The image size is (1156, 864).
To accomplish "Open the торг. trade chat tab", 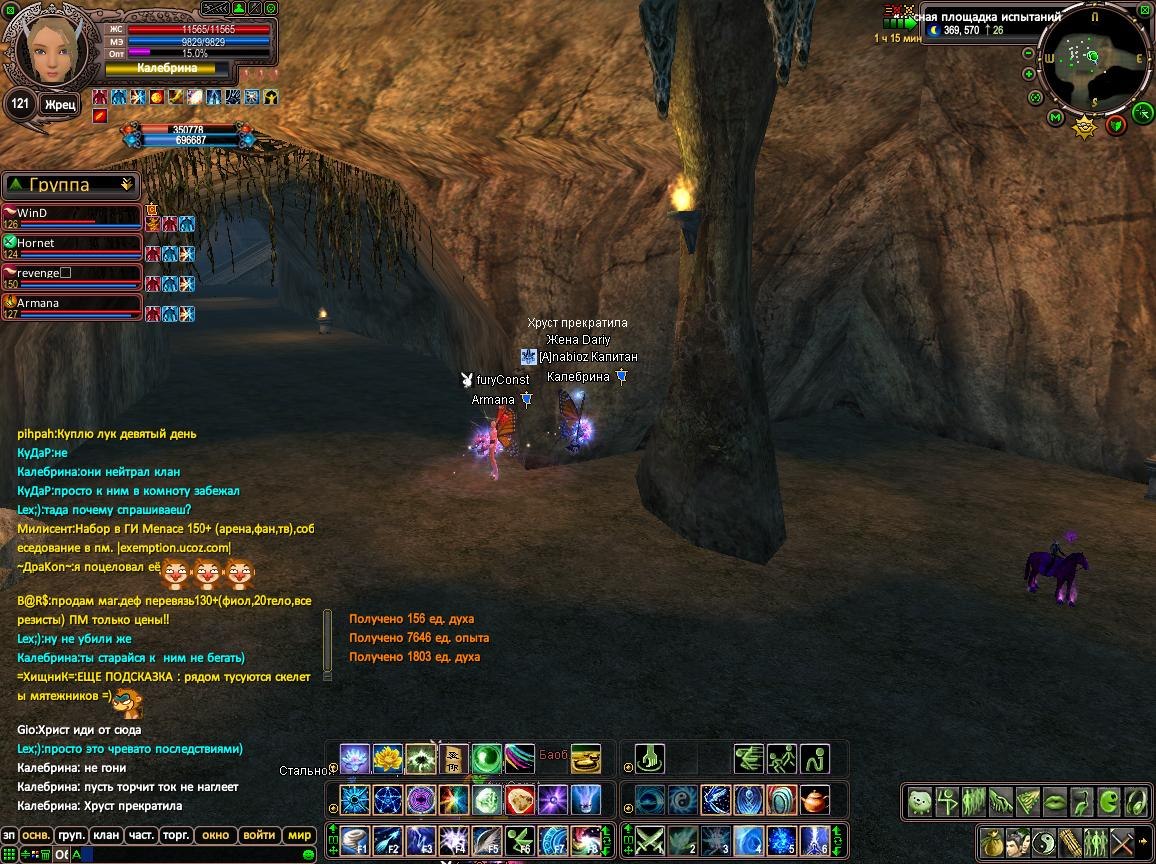I will click(177, 835).
